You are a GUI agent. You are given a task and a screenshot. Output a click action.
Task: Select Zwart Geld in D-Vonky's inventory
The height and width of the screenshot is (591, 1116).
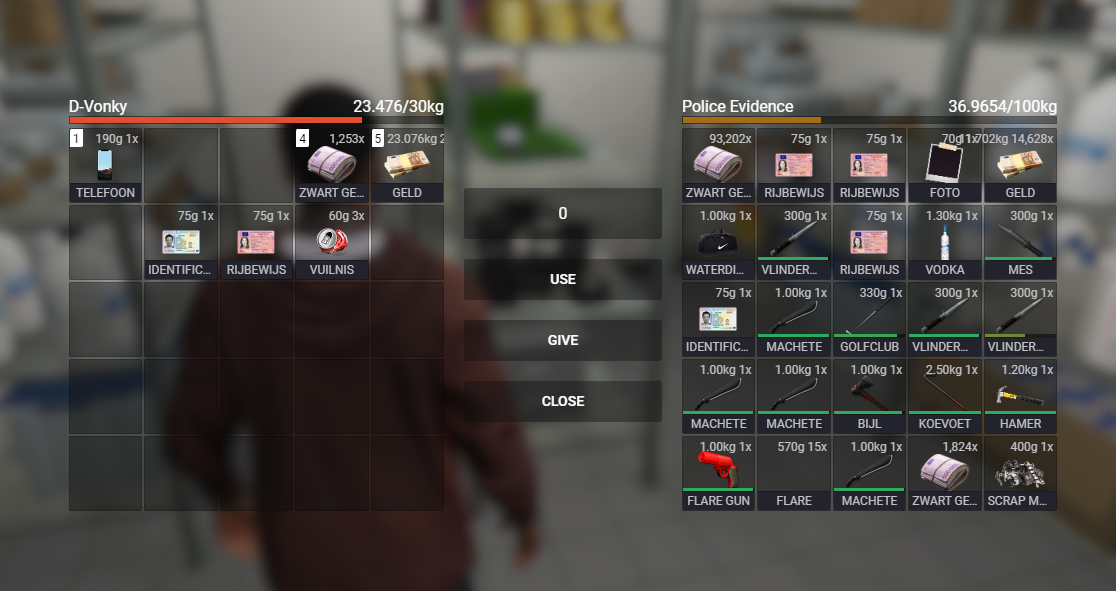click(332, 165)
